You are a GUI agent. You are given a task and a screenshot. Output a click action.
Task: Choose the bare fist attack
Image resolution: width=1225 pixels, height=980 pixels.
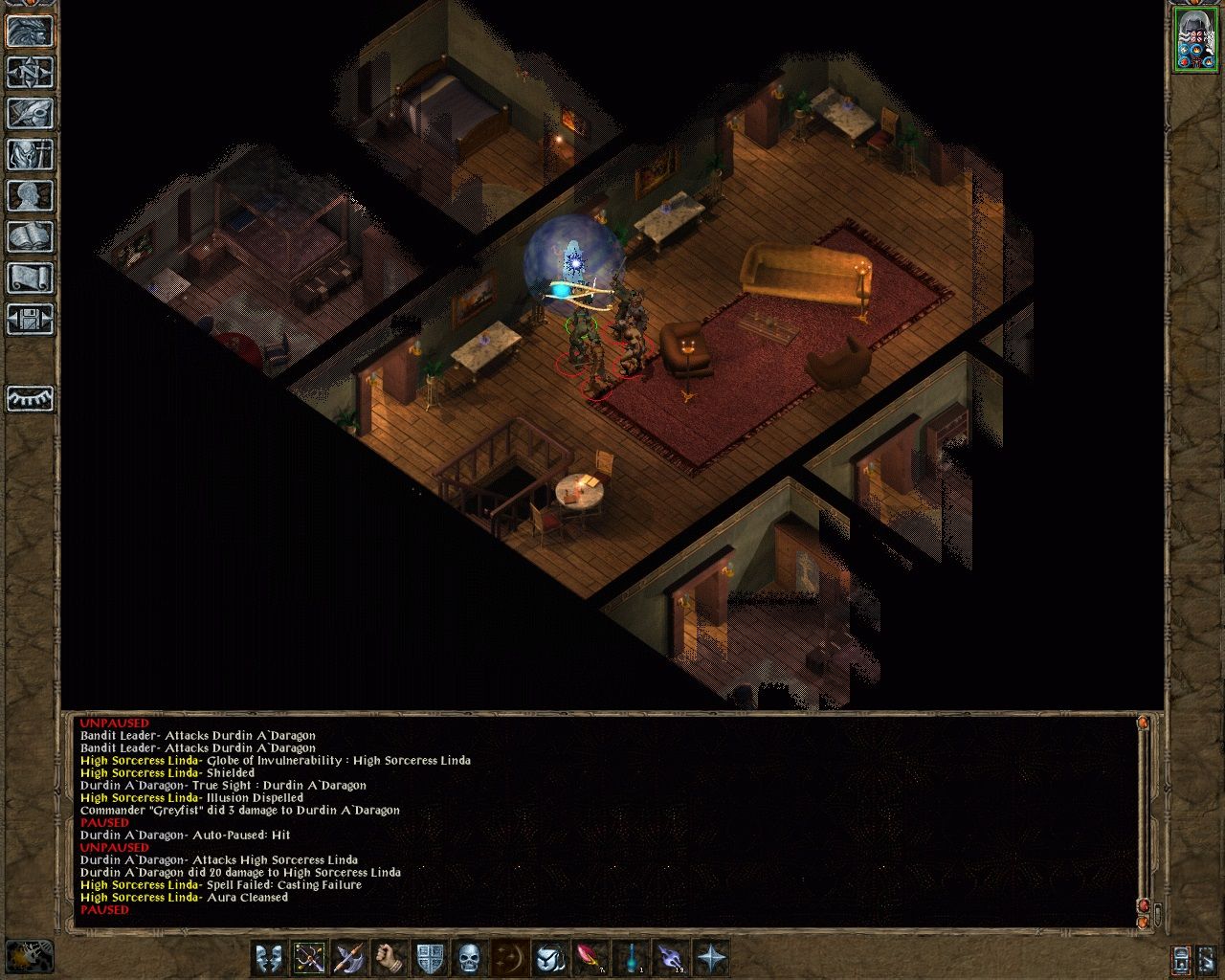click(390, 957)
